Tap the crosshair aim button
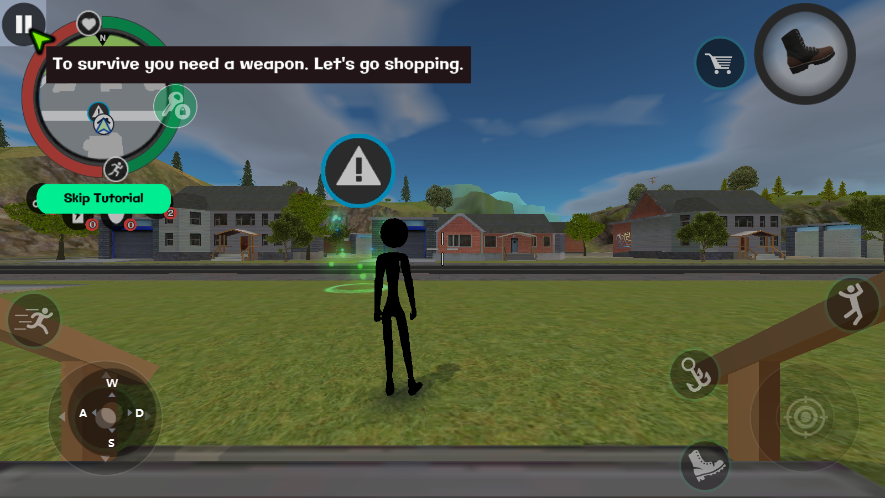This screenshot has height=498, width=885. 805,416
